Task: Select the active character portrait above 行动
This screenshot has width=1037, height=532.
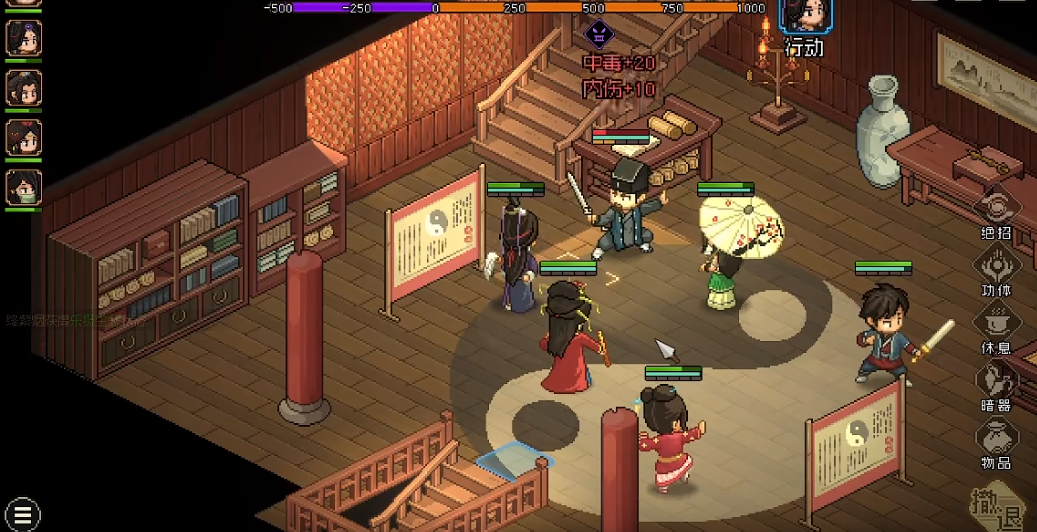Action: 805,17
